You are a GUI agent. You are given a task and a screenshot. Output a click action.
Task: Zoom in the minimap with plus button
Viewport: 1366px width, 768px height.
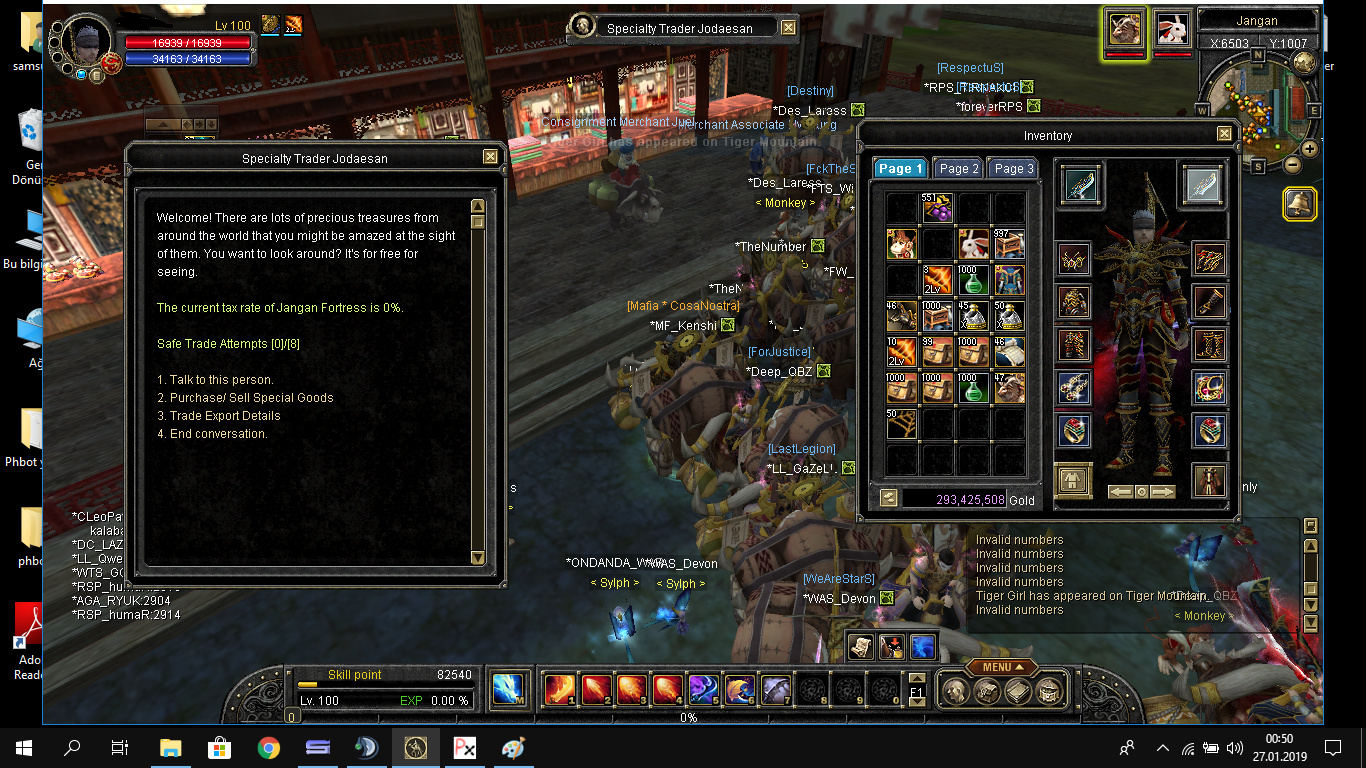[x=1309, y=149]
